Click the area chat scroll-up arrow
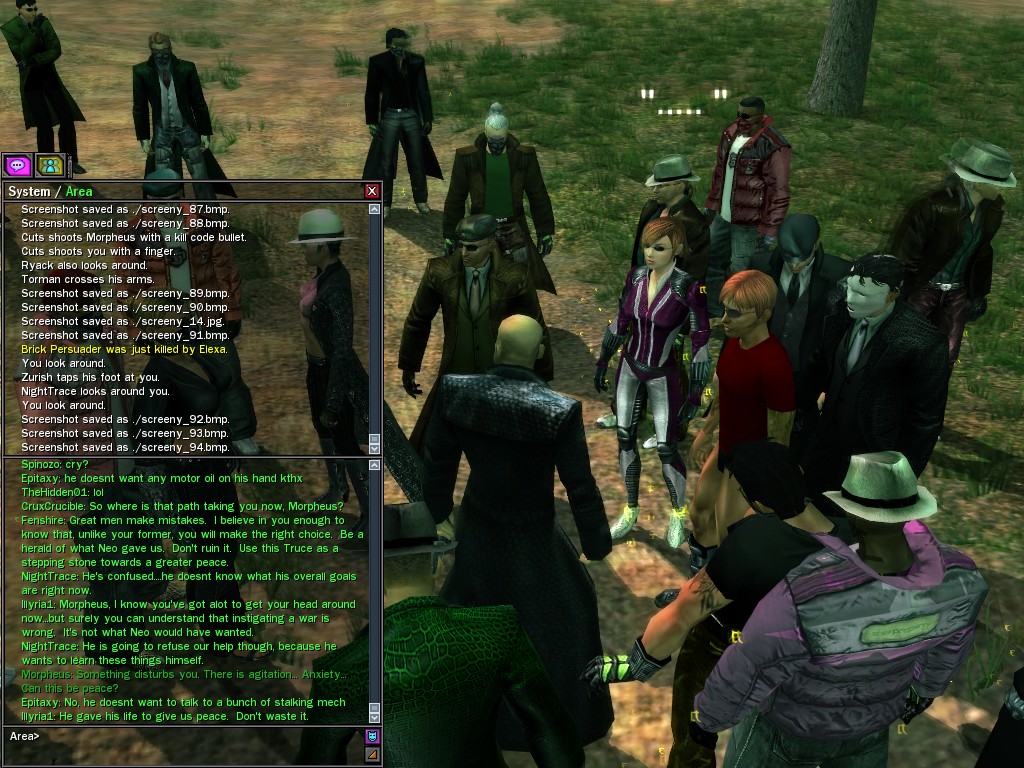1024x768 pixels. pos(375,465)
